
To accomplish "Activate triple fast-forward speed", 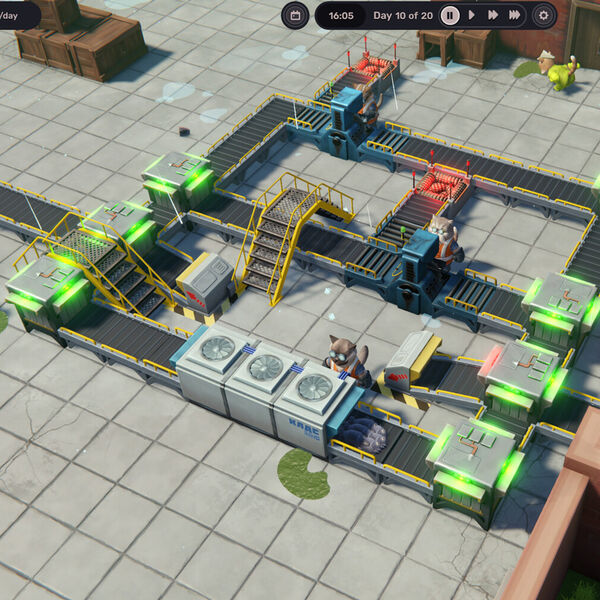I will (514, 15).
